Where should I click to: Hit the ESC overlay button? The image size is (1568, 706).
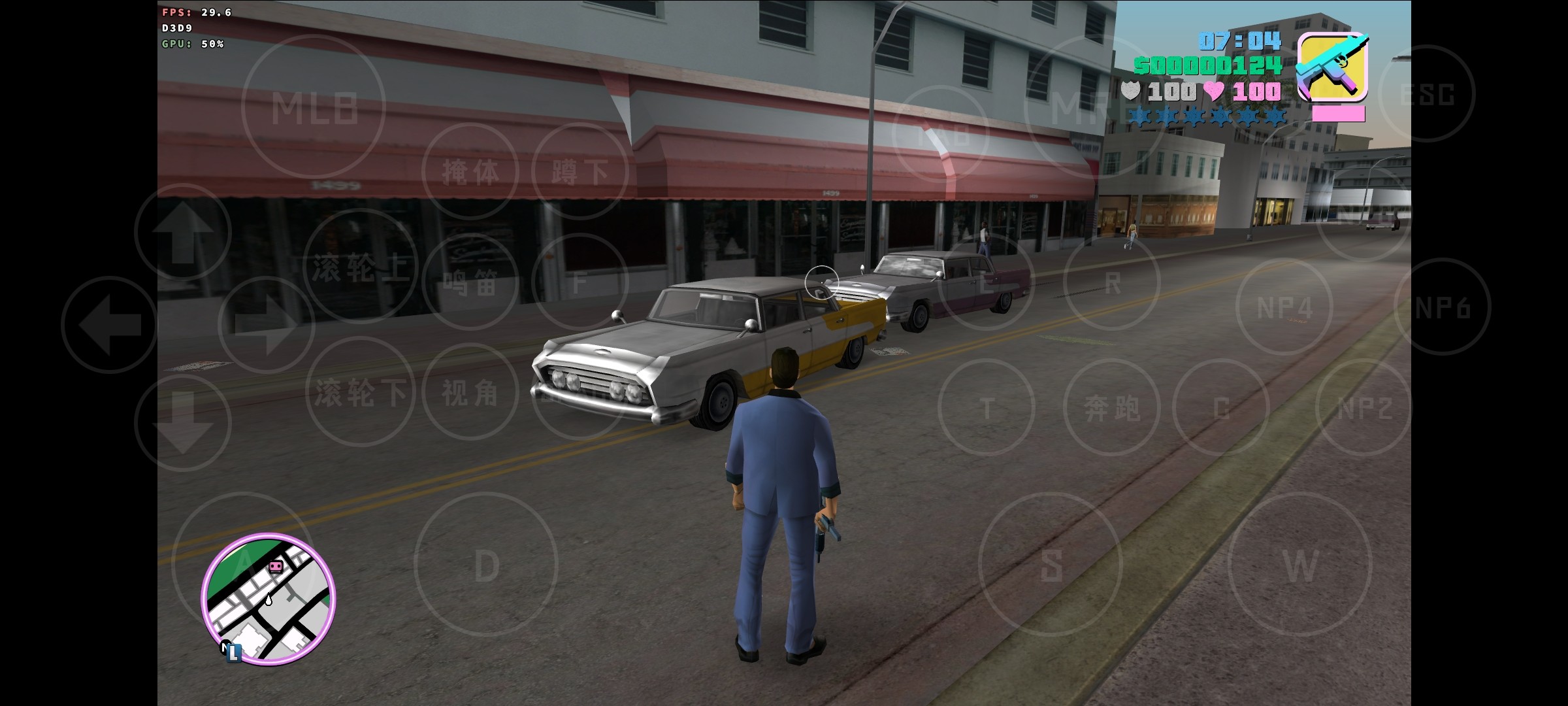coord(1427,93)
